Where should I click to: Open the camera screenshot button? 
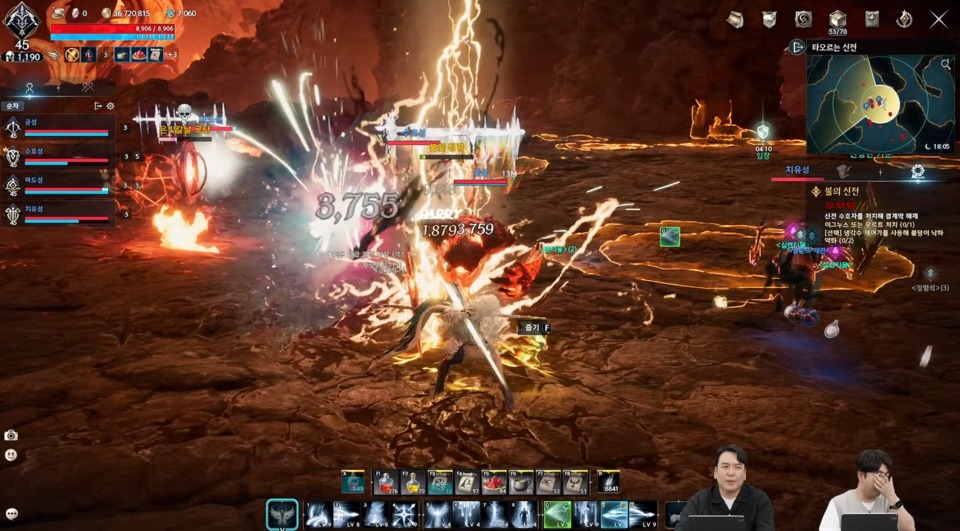point(11,435)
